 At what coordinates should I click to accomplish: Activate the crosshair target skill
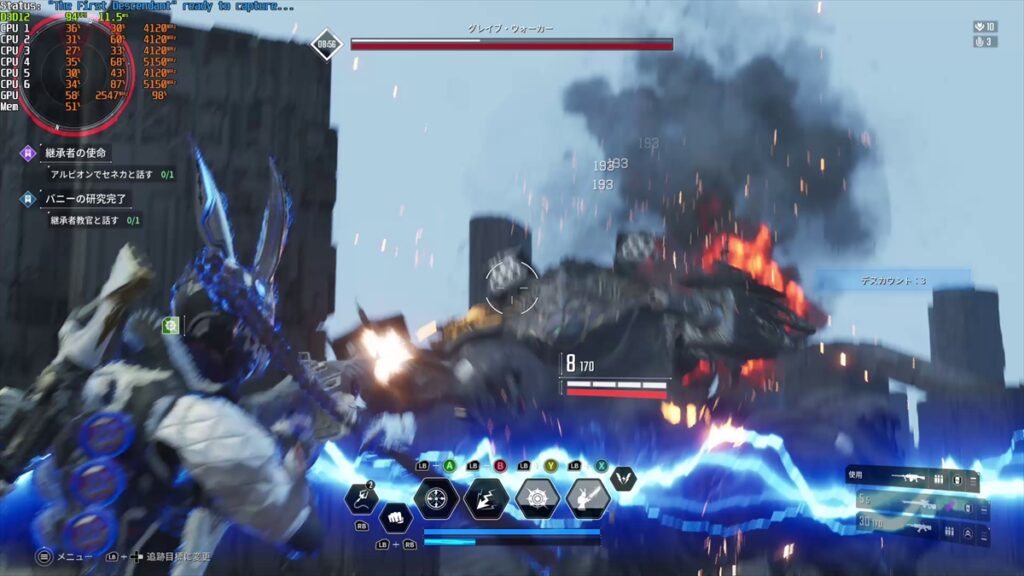click(x=437, y=498)
